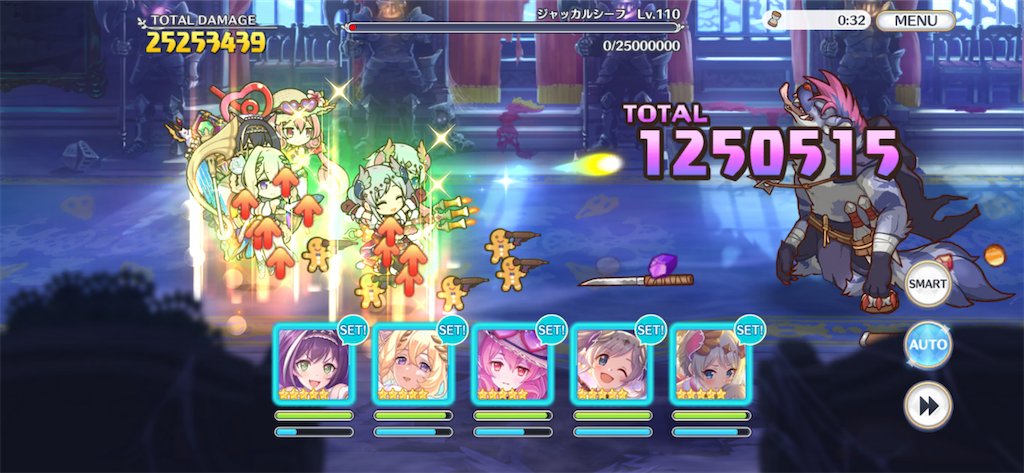Trigger the blonde braided character's skill portrait
Image resolution: width=1024 pixels, height=473 pixels.
coord(412,365)
